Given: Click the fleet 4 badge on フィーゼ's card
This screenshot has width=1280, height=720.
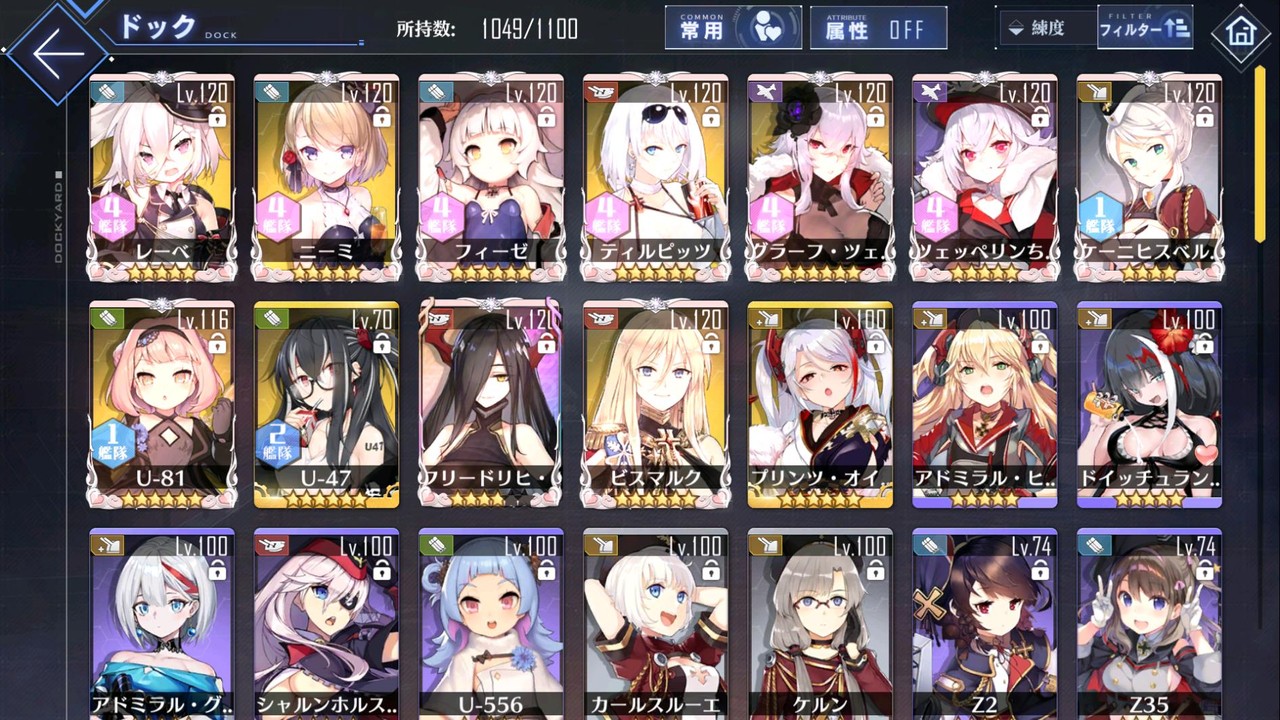Looking at the screenshot, I should [440, 212].
